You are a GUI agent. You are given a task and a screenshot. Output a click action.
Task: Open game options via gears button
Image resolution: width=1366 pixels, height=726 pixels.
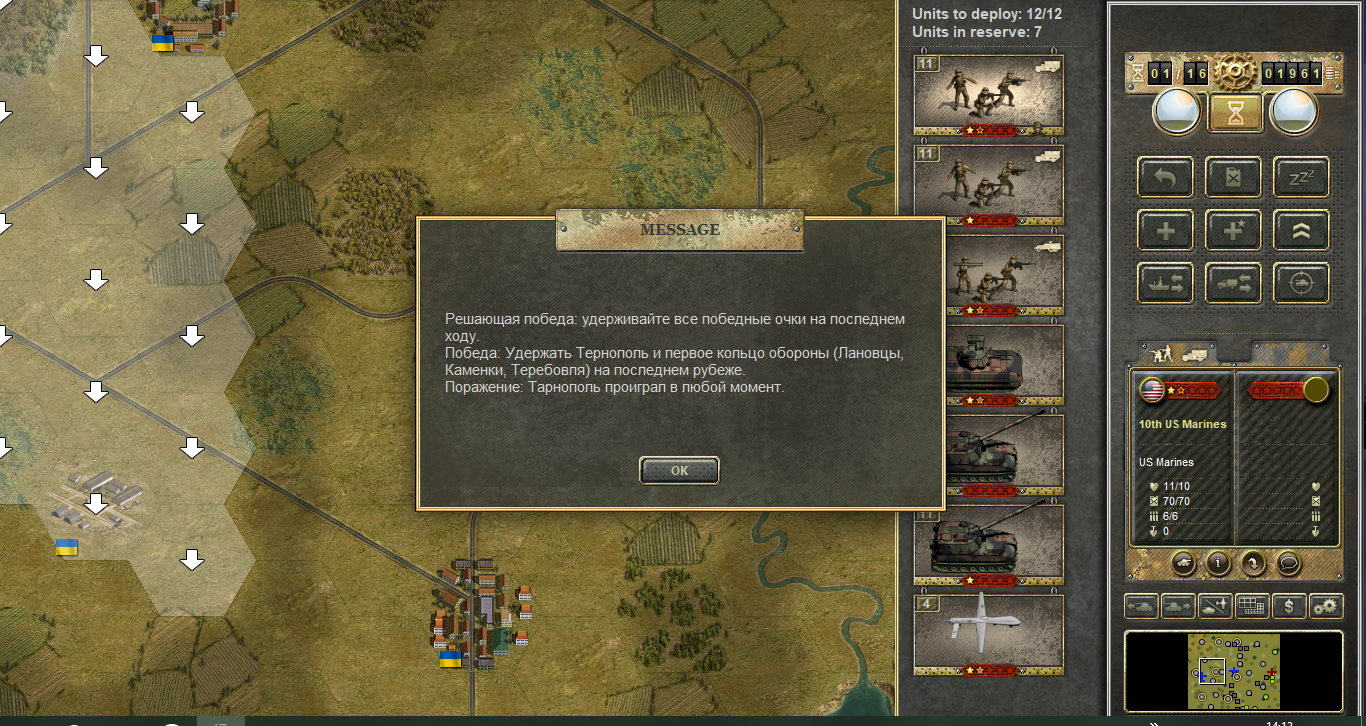coord(1326,606)
